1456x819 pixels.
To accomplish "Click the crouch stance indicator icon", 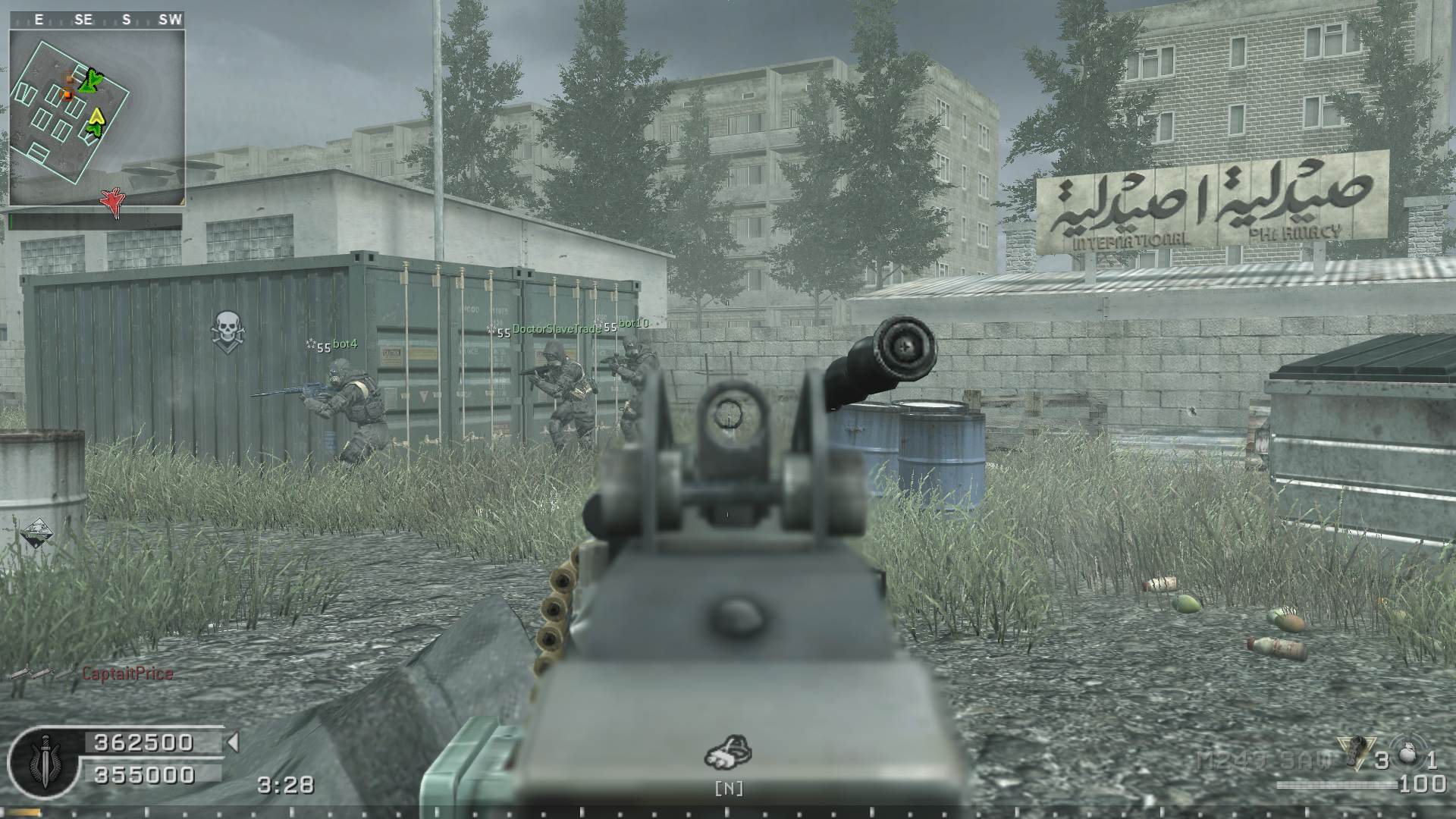I will (728, 751).
